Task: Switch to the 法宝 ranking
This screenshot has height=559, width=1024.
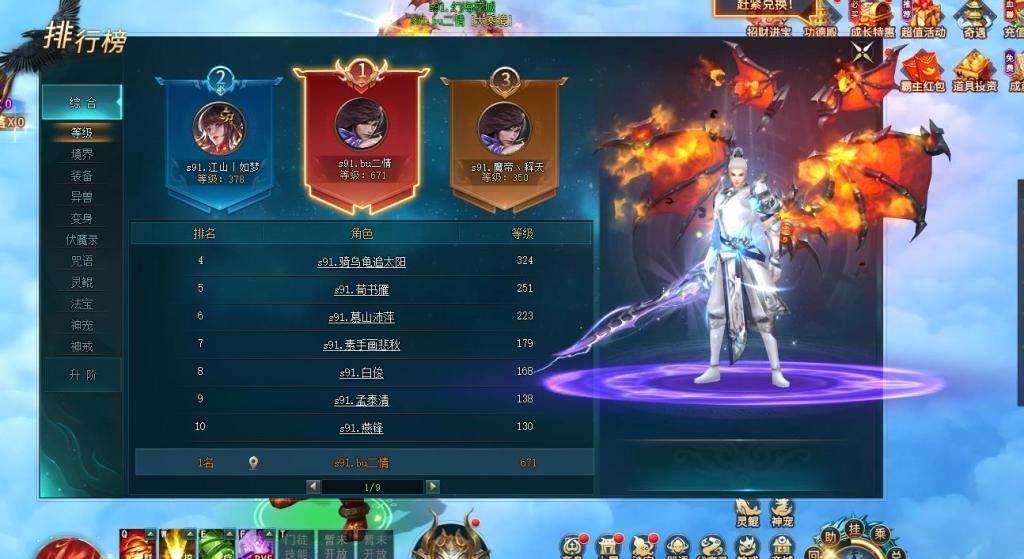Action: tap(82, 303)
